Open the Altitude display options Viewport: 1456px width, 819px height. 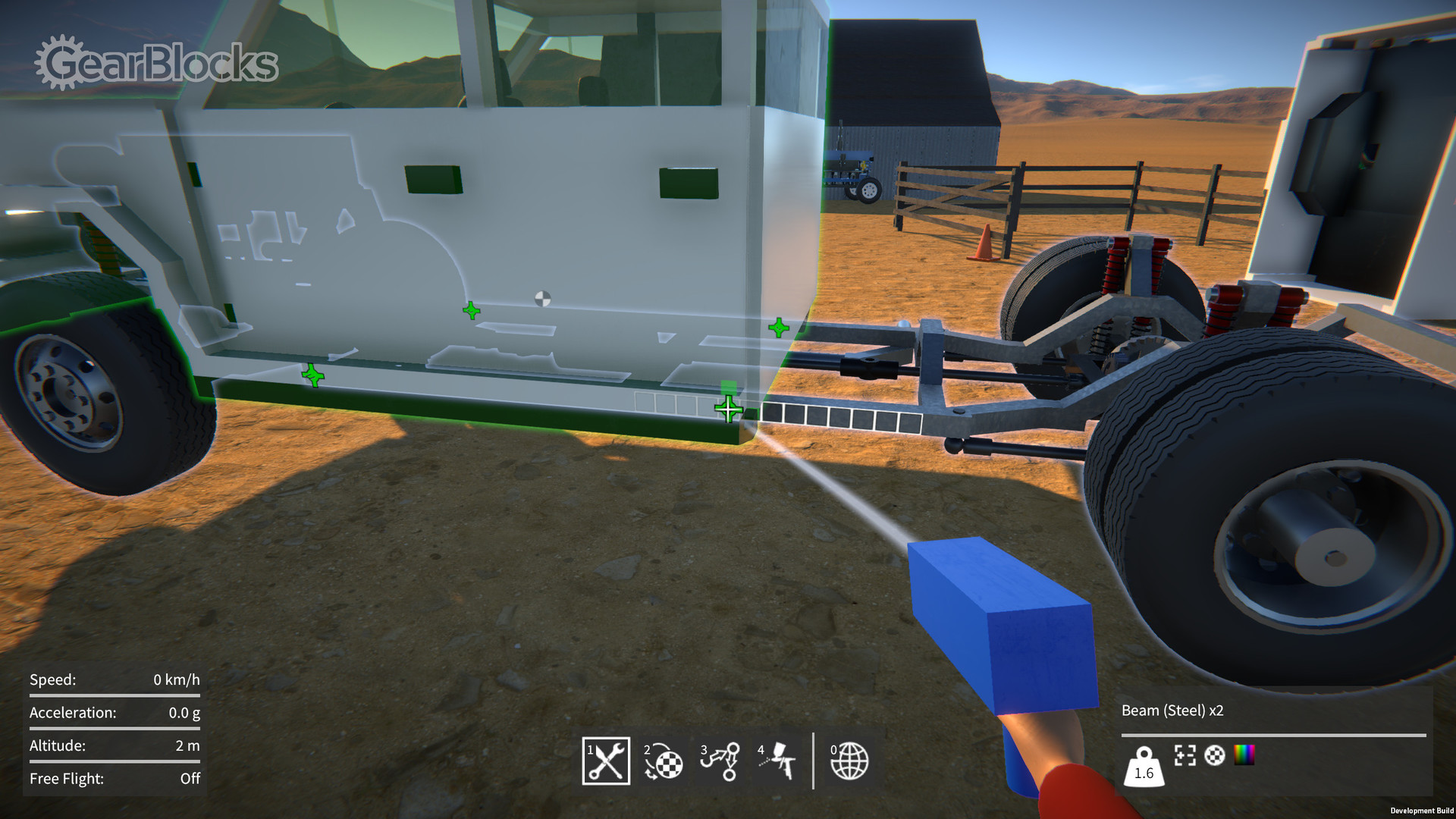(x=114, y=745)
